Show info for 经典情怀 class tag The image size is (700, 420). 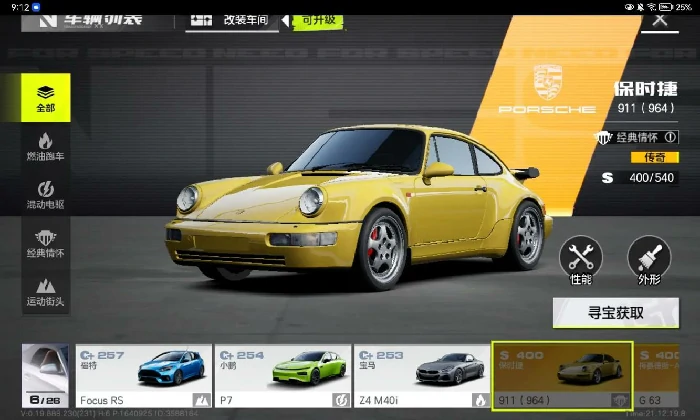670,137
